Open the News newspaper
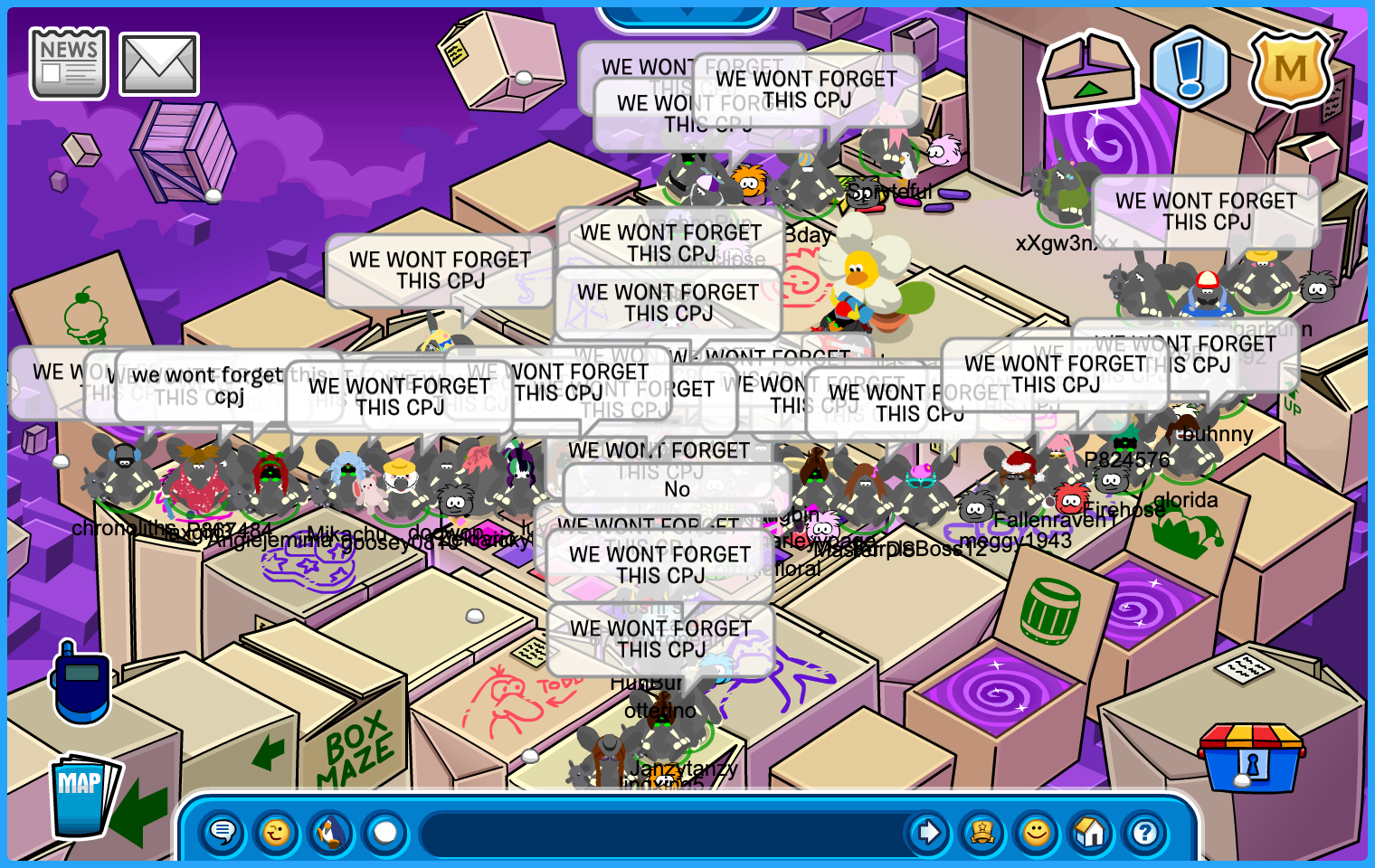 coord(69,63)
